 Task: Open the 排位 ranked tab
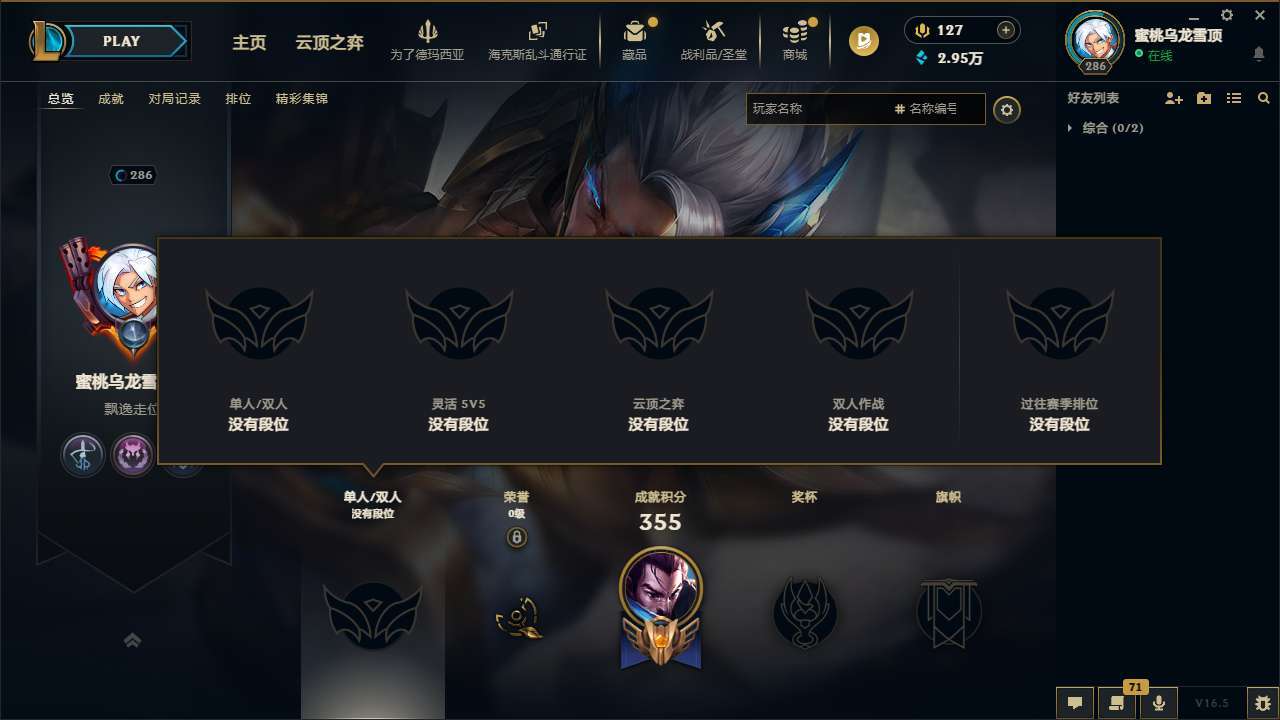coord(239,99)
